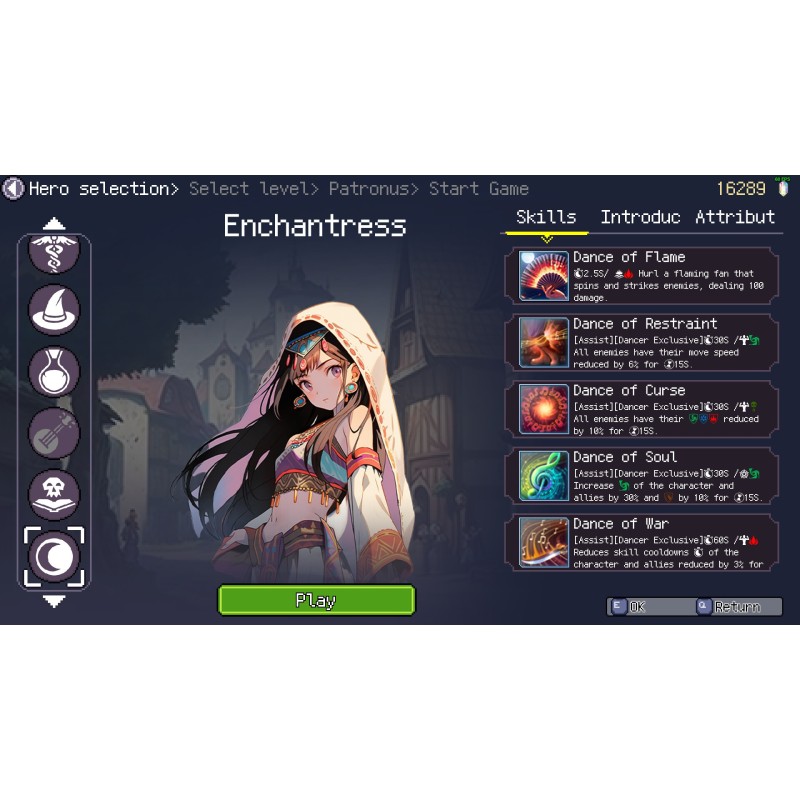Pick the skull and book hero icon

54,495
